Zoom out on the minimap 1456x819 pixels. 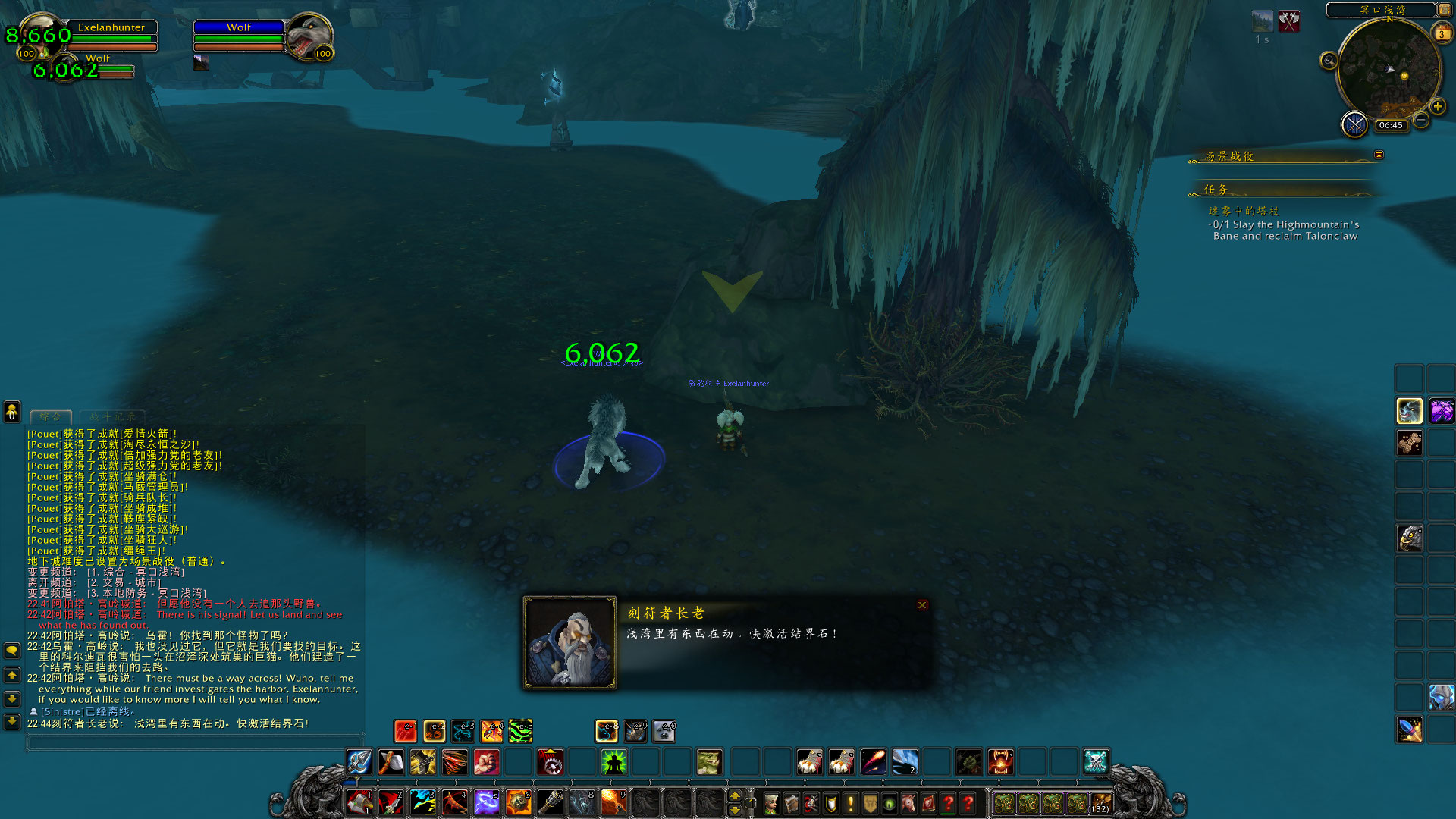click(x=1421, y=120)
